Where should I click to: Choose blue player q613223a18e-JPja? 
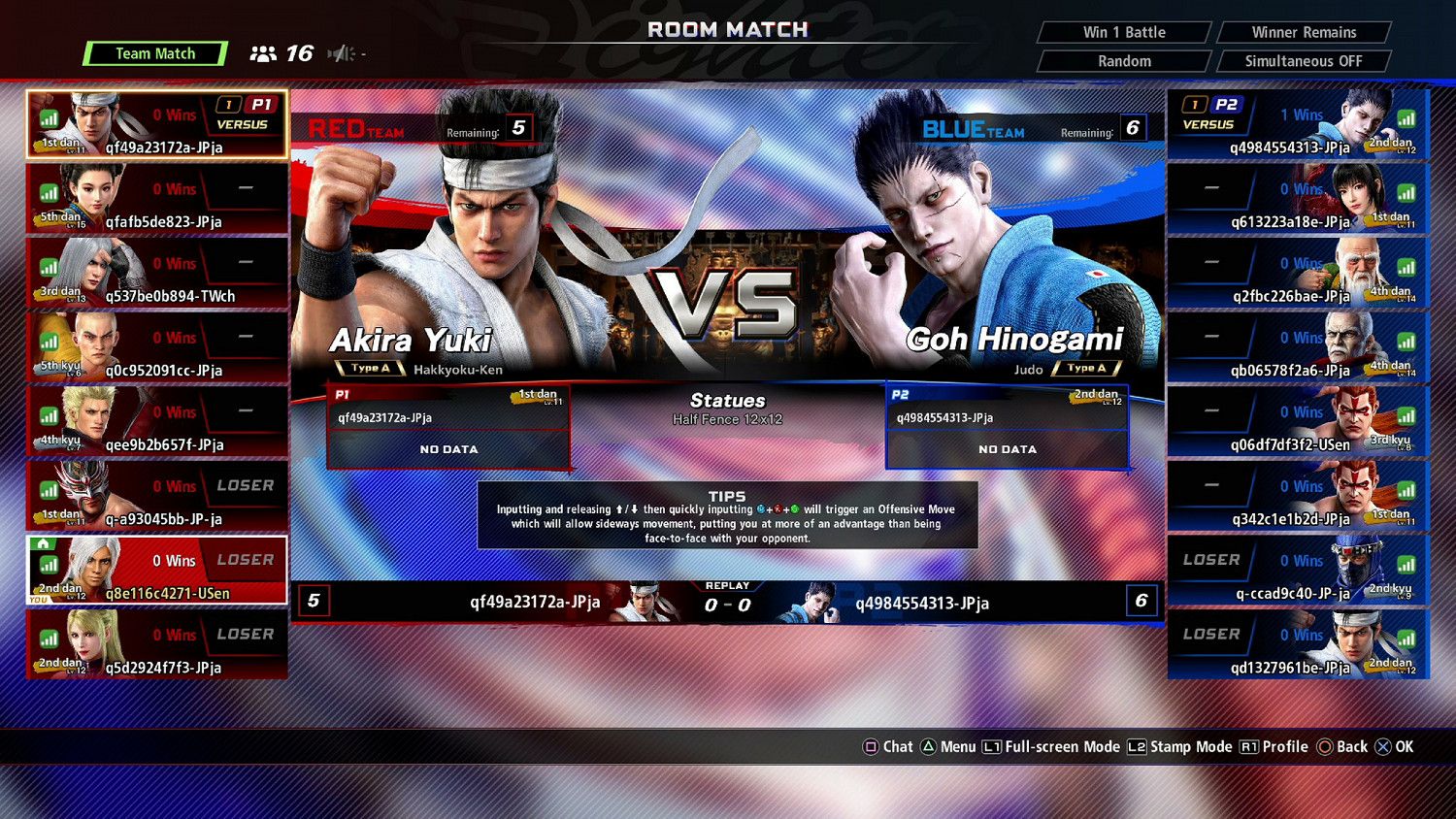click(1298, 199)
